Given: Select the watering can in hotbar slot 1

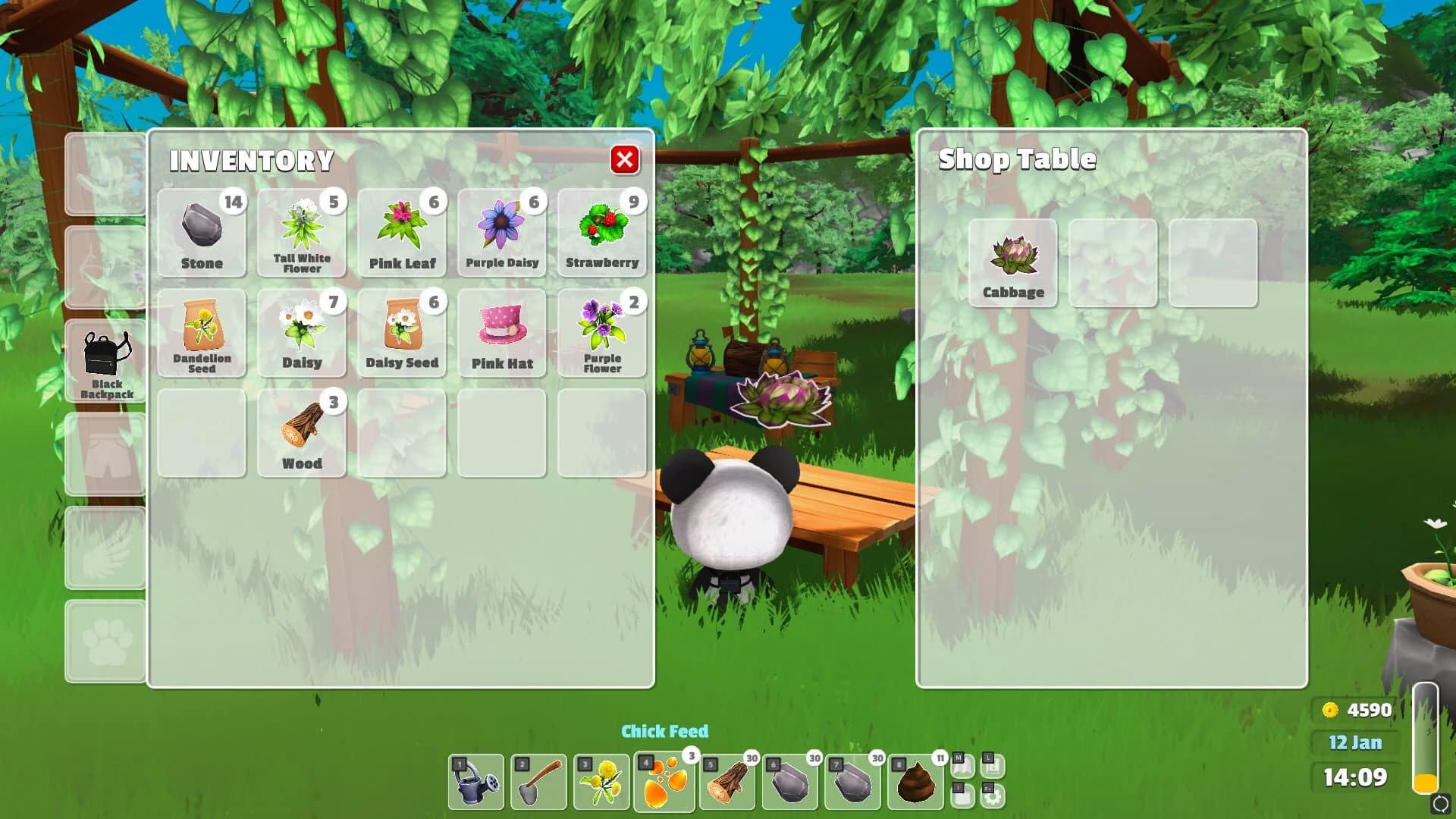Looking at the screenshot, I should click(476, 781).
